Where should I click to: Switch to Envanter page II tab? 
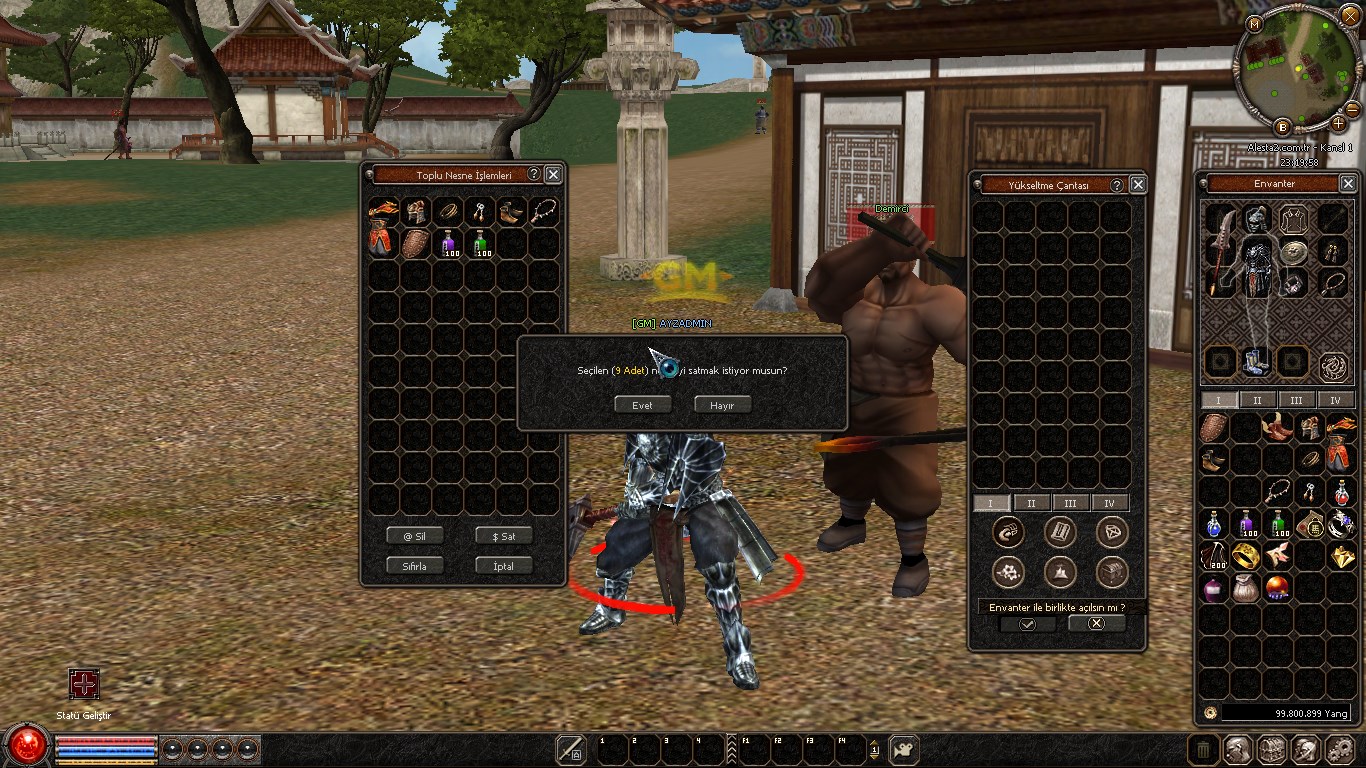click(1257, 400)
